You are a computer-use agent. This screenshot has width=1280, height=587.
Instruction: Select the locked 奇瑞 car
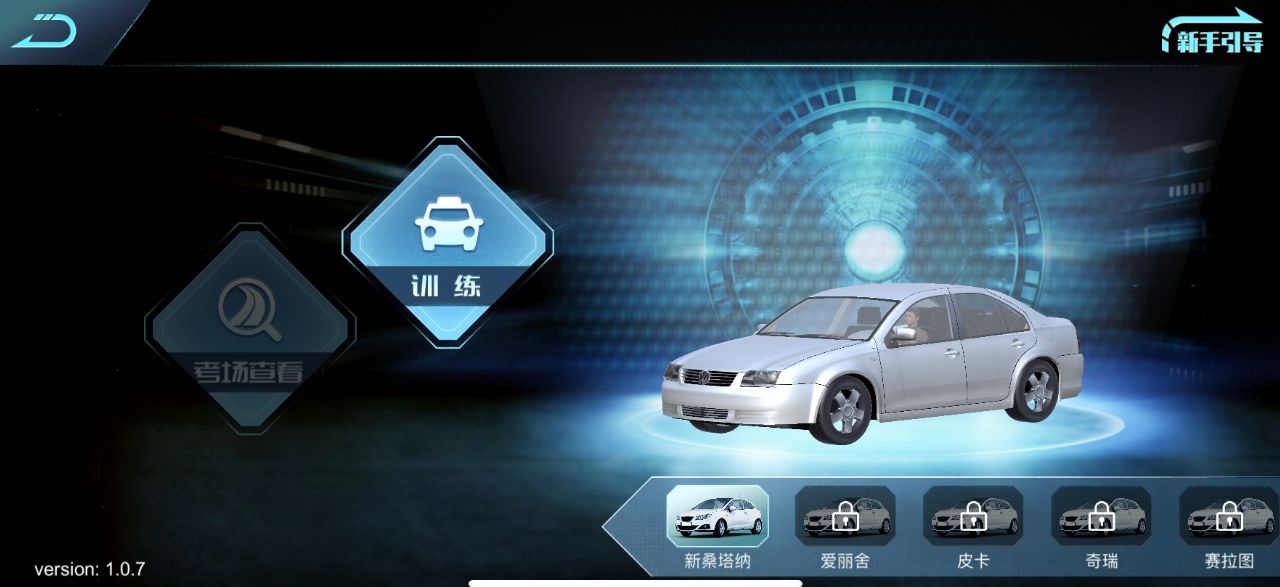tap(1101, 516)
